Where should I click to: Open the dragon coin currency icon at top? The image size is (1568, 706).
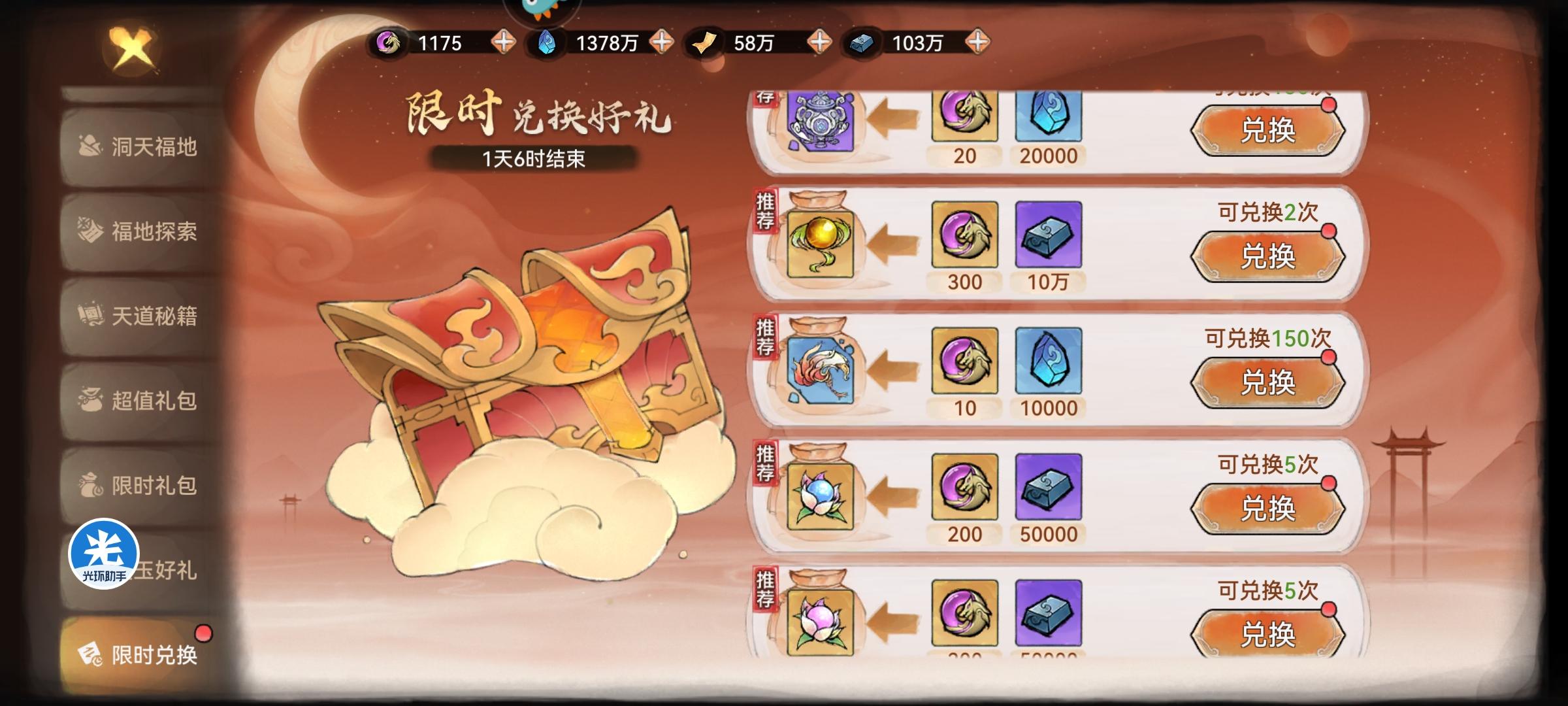[x=389, y=43]
